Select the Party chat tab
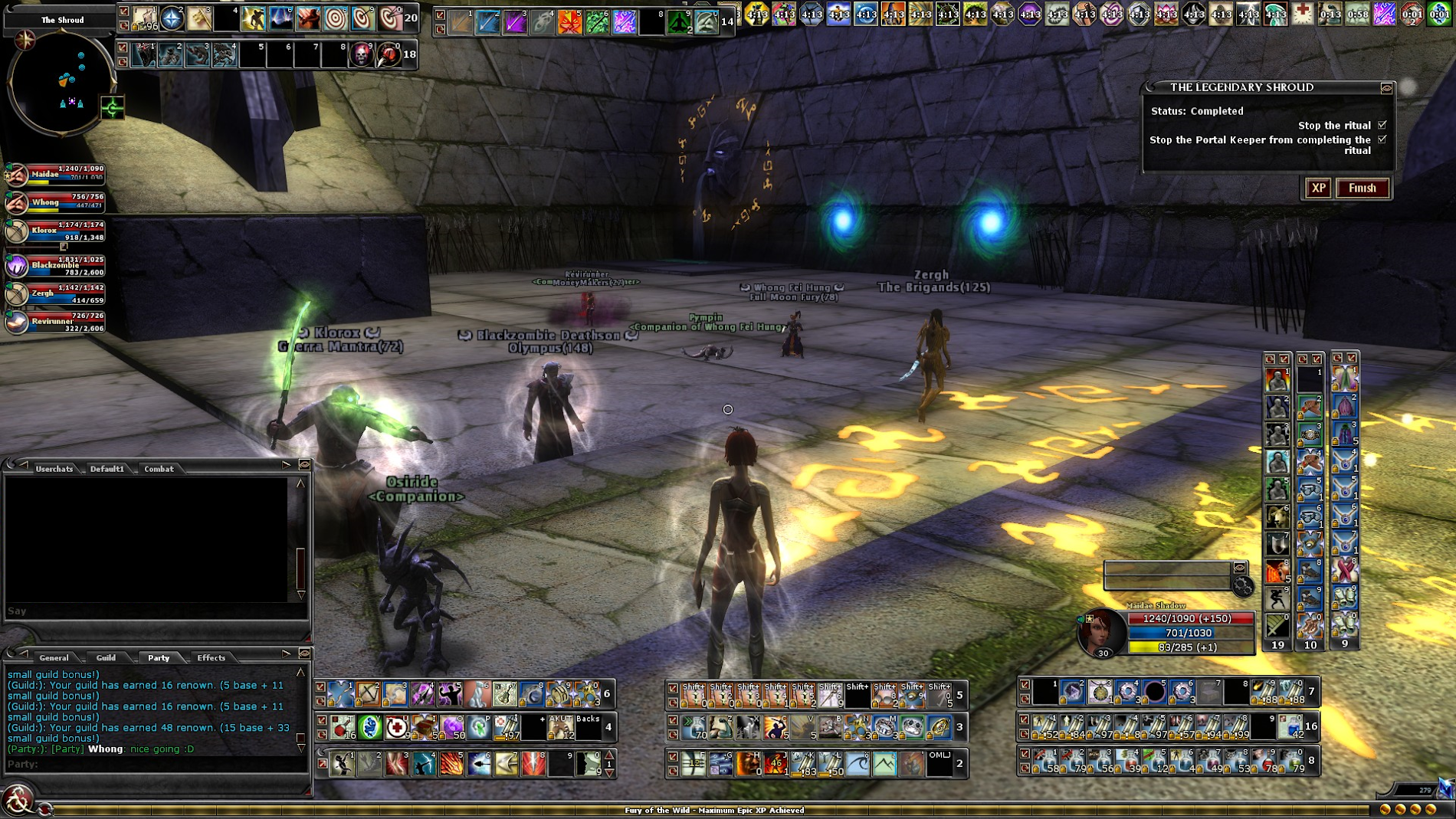1456x819 pixels. [159, 657]
